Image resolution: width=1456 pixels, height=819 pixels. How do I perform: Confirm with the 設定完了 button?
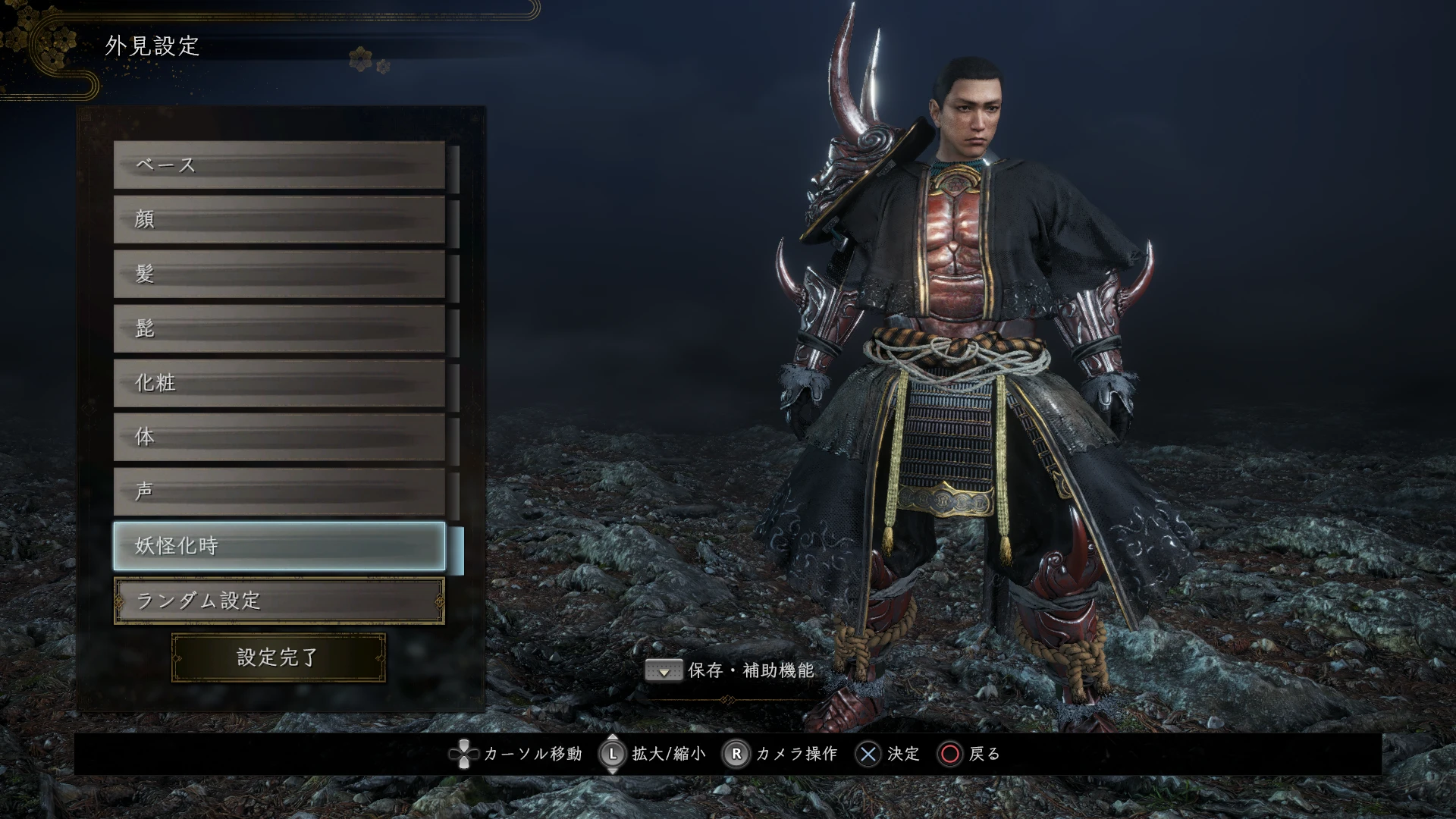pyautogui.click(x=278, y=657)
